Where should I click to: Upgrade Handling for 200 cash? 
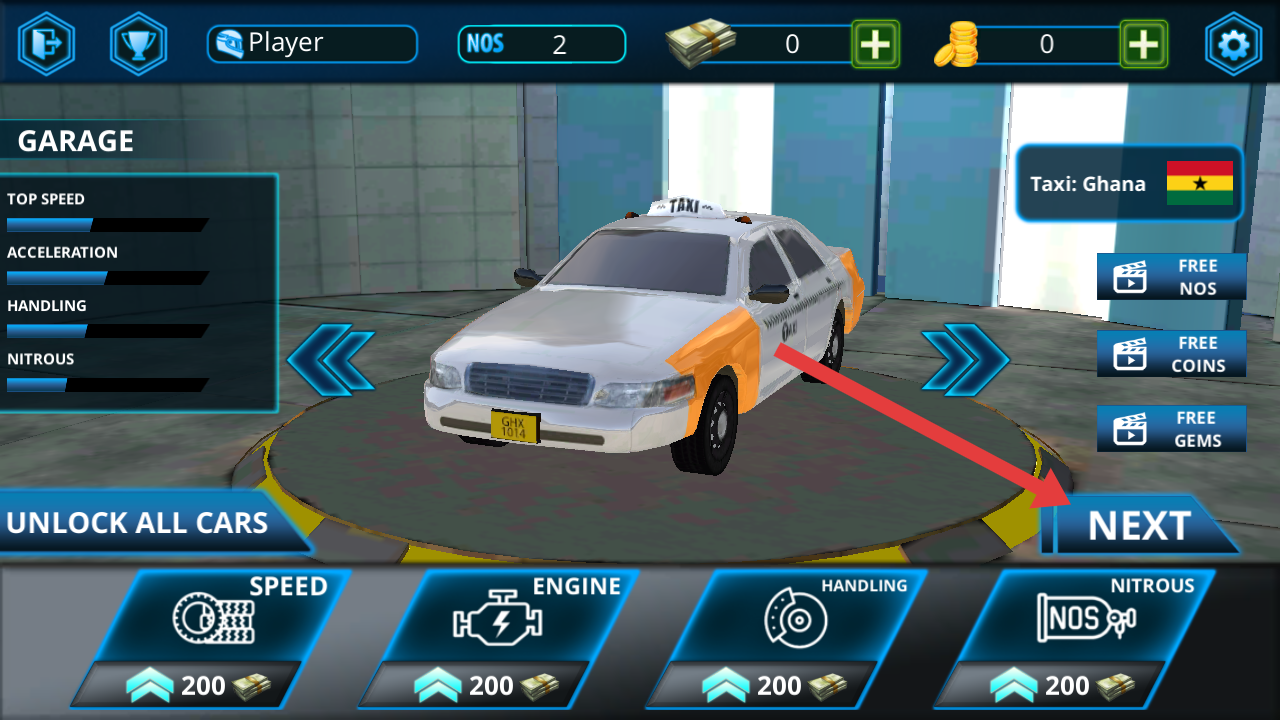(x=788, y=638)
